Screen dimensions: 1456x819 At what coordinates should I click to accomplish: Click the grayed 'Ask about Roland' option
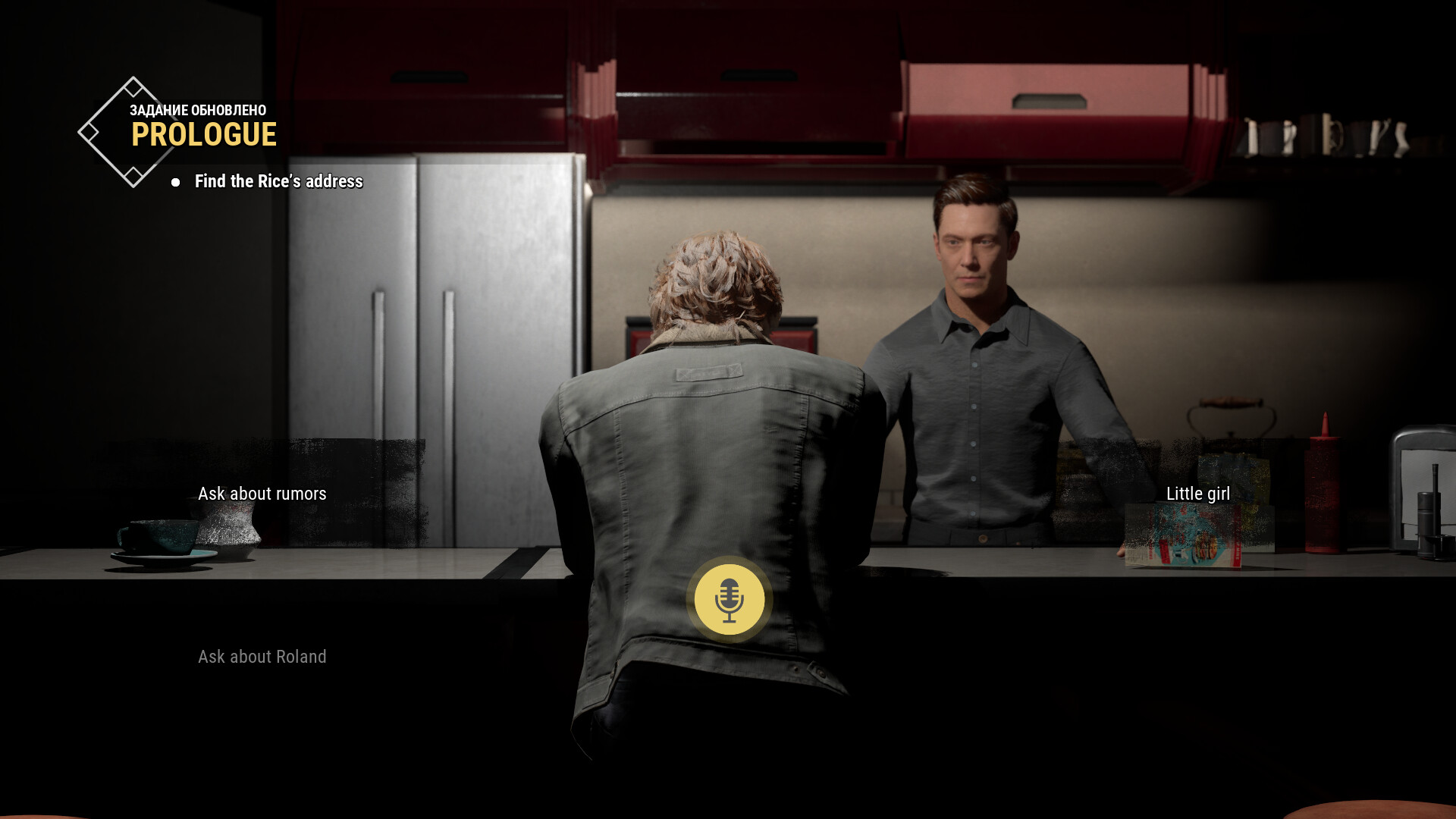point(262,657)
